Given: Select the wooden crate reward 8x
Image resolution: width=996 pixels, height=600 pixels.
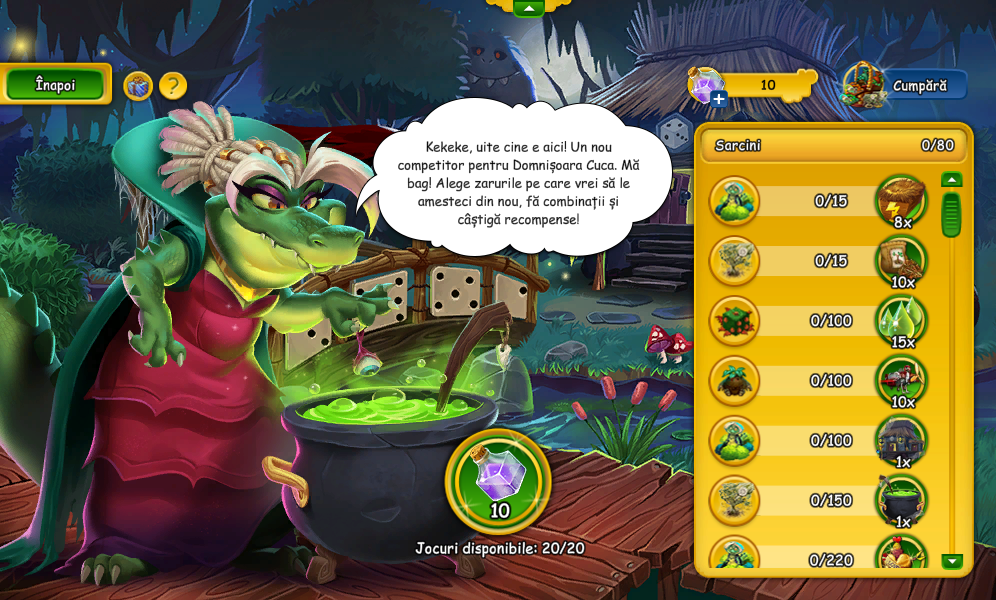Looking at the screenshot, I should tap(901, 201).
